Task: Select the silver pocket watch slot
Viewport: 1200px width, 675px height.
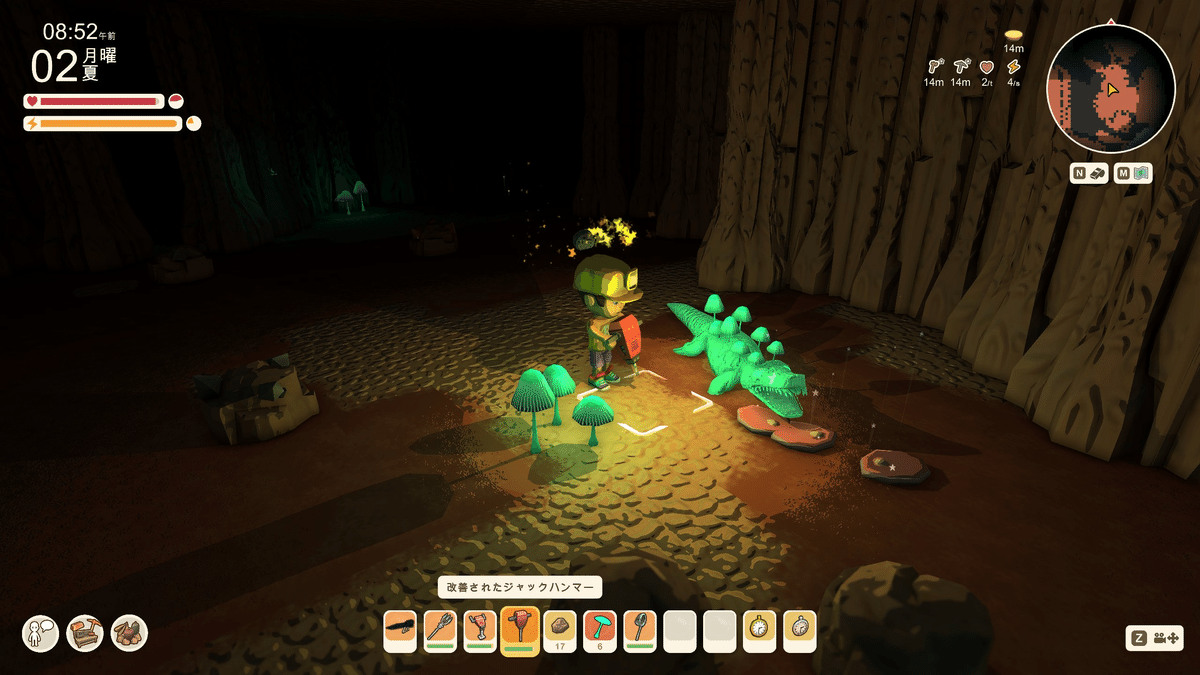Action: coord(800,630)
